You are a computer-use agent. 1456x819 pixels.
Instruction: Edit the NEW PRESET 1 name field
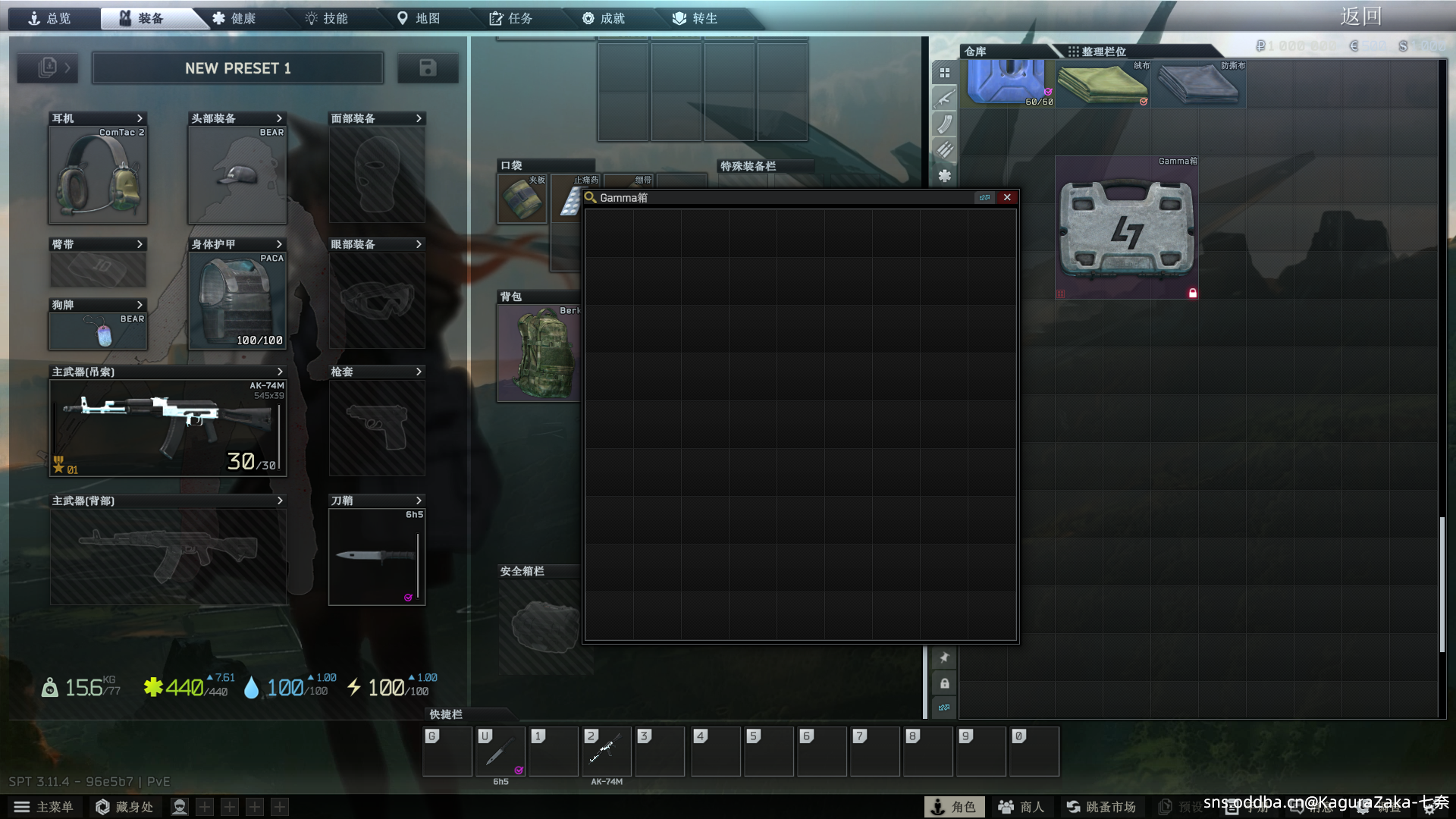click(237, 68)
